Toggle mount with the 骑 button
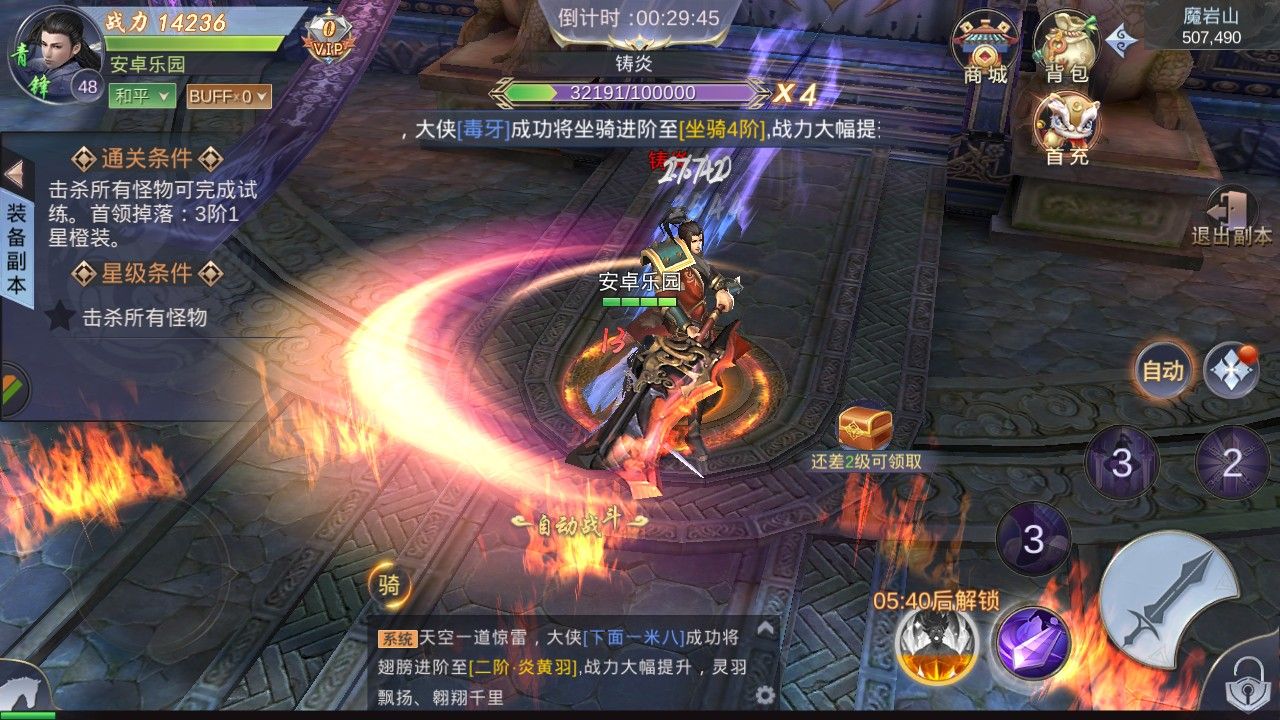 pos(388,585)
